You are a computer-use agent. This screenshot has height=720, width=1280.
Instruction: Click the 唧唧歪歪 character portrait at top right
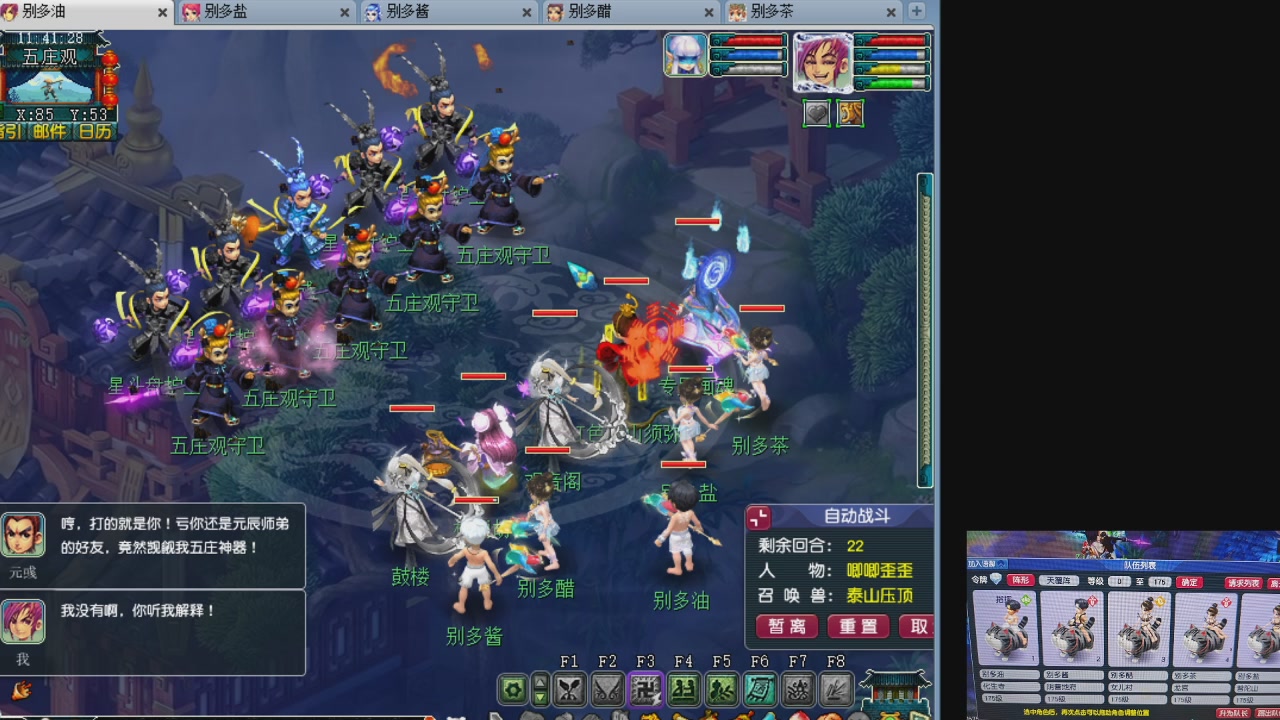(824, 60)
